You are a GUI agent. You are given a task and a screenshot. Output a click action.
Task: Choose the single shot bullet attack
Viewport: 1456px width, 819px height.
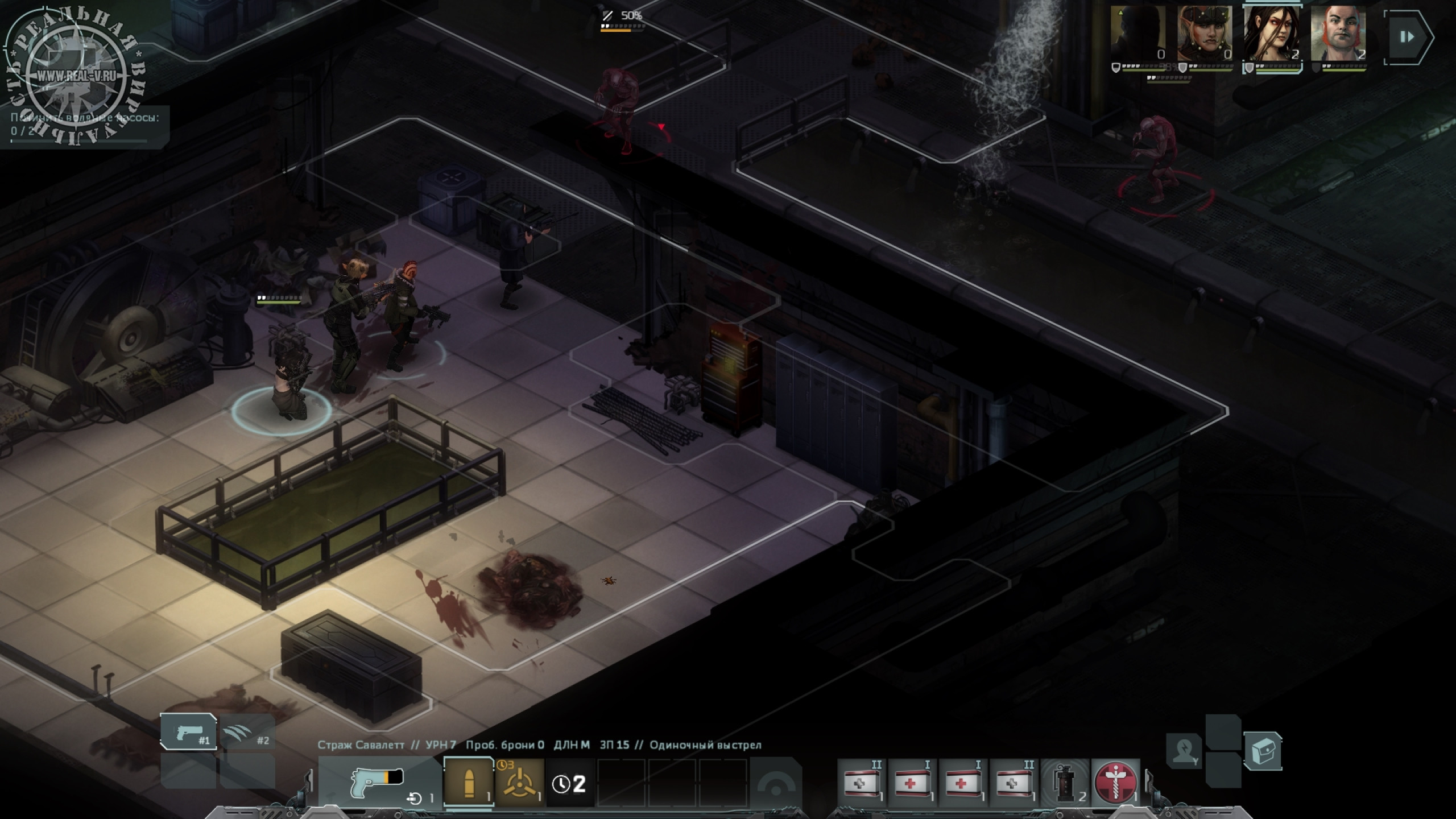(469, 783)
